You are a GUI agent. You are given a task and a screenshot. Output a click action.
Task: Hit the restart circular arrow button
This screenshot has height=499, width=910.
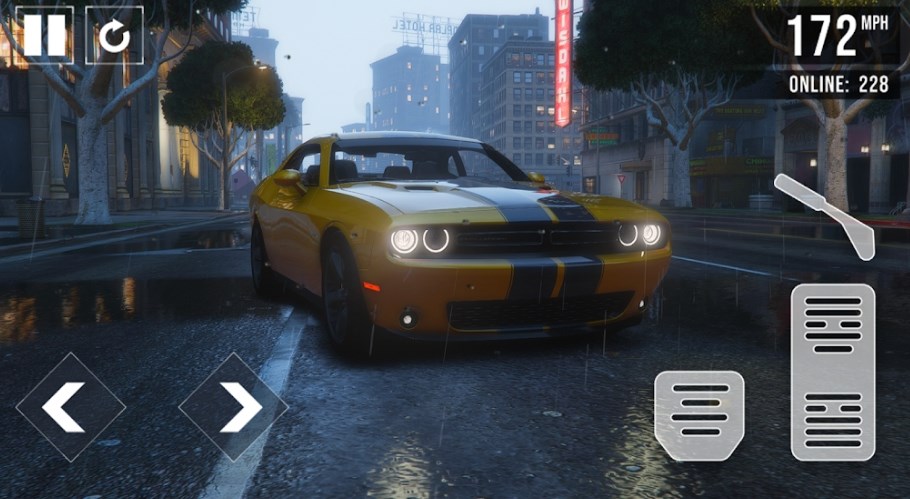pos(114,35)
